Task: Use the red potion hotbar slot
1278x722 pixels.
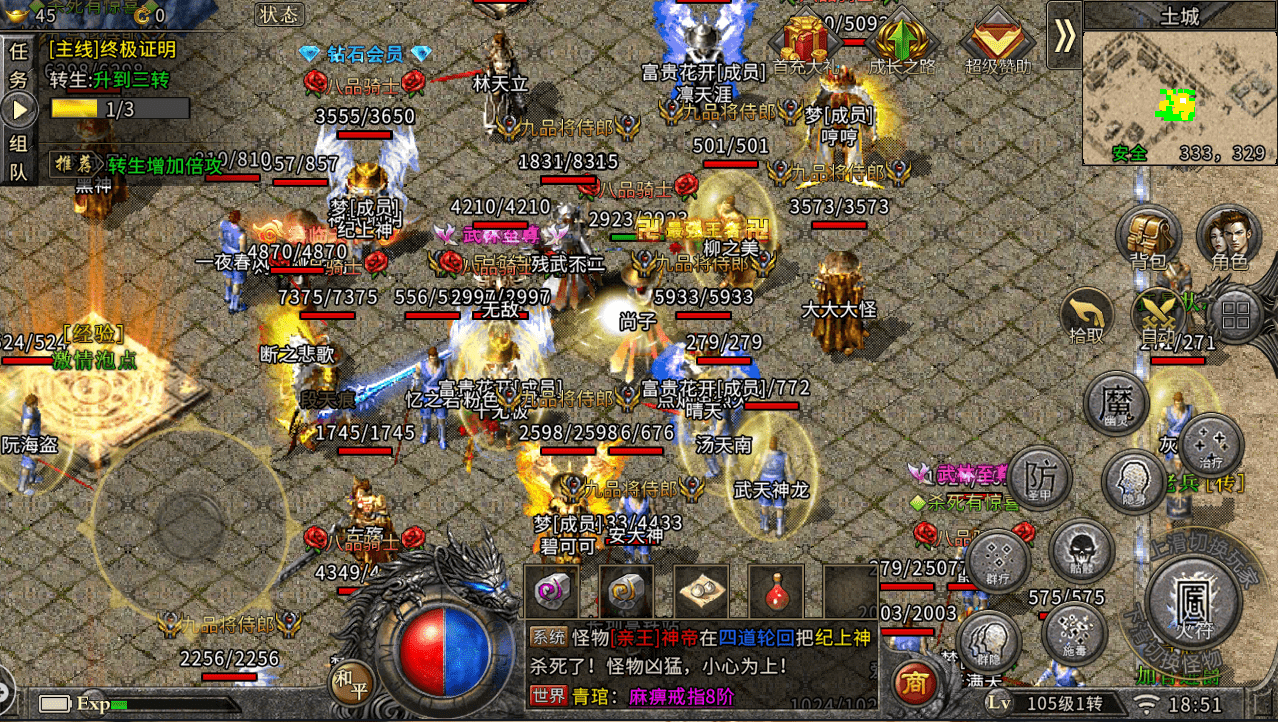Action: pos(775,592)
